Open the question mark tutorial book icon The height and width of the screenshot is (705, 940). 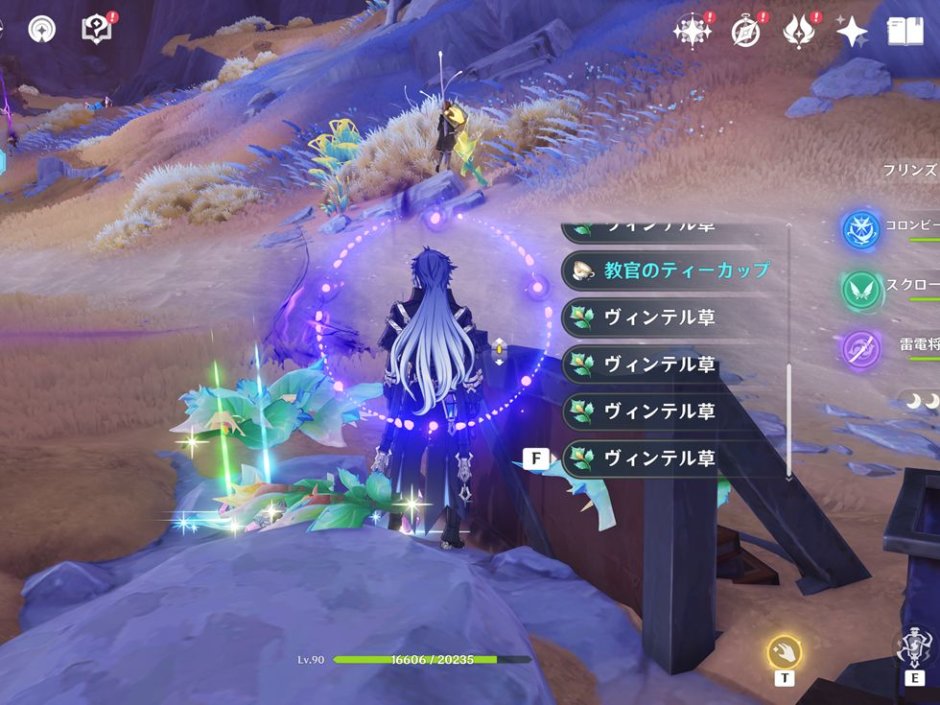coord(96,29)
